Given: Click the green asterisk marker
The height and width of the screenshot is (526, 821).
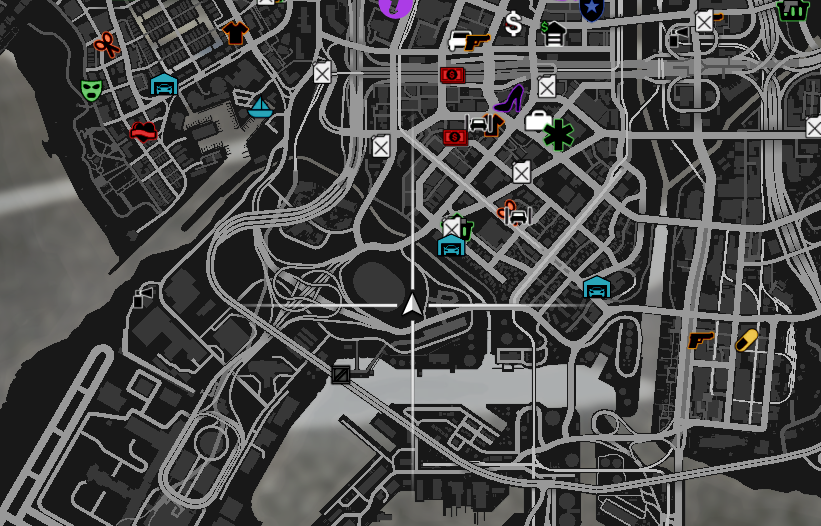Looking at the screenshot, I should coord(558,135).
